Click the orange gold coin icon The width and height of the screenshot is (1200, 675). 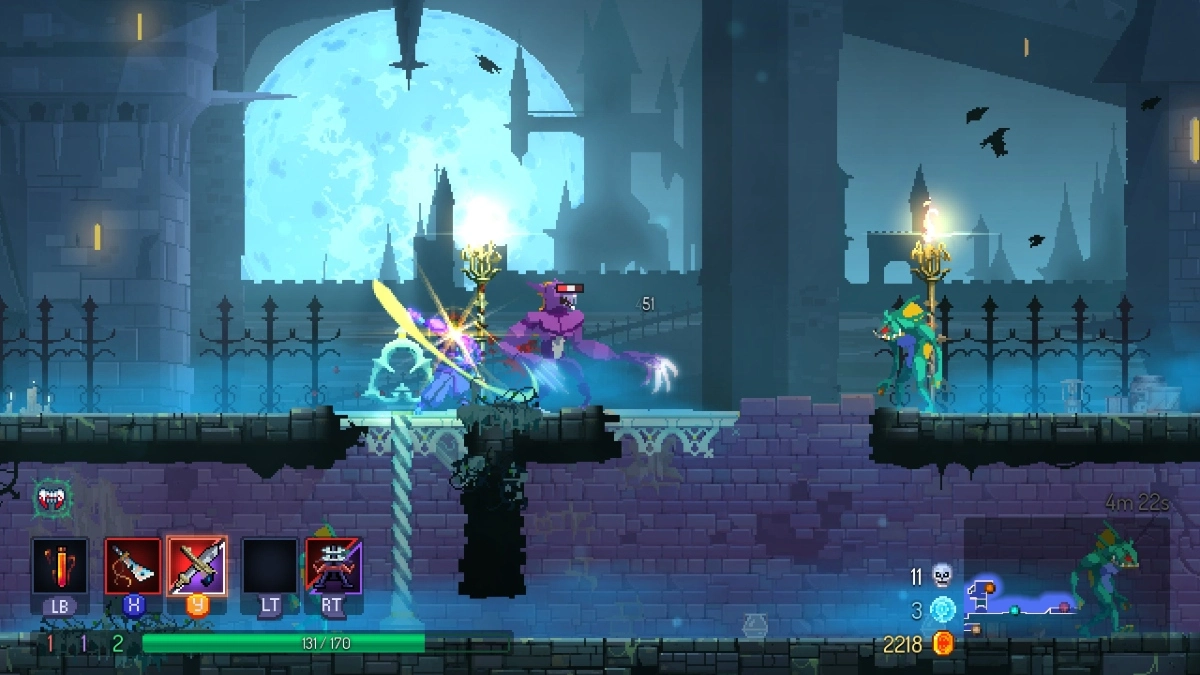(941, 644)
